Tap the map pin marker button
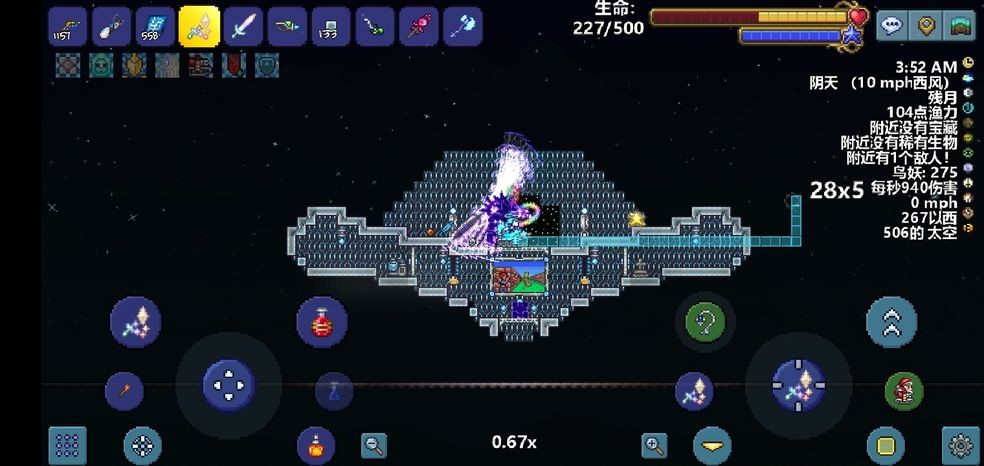 (x=927, y=26)
